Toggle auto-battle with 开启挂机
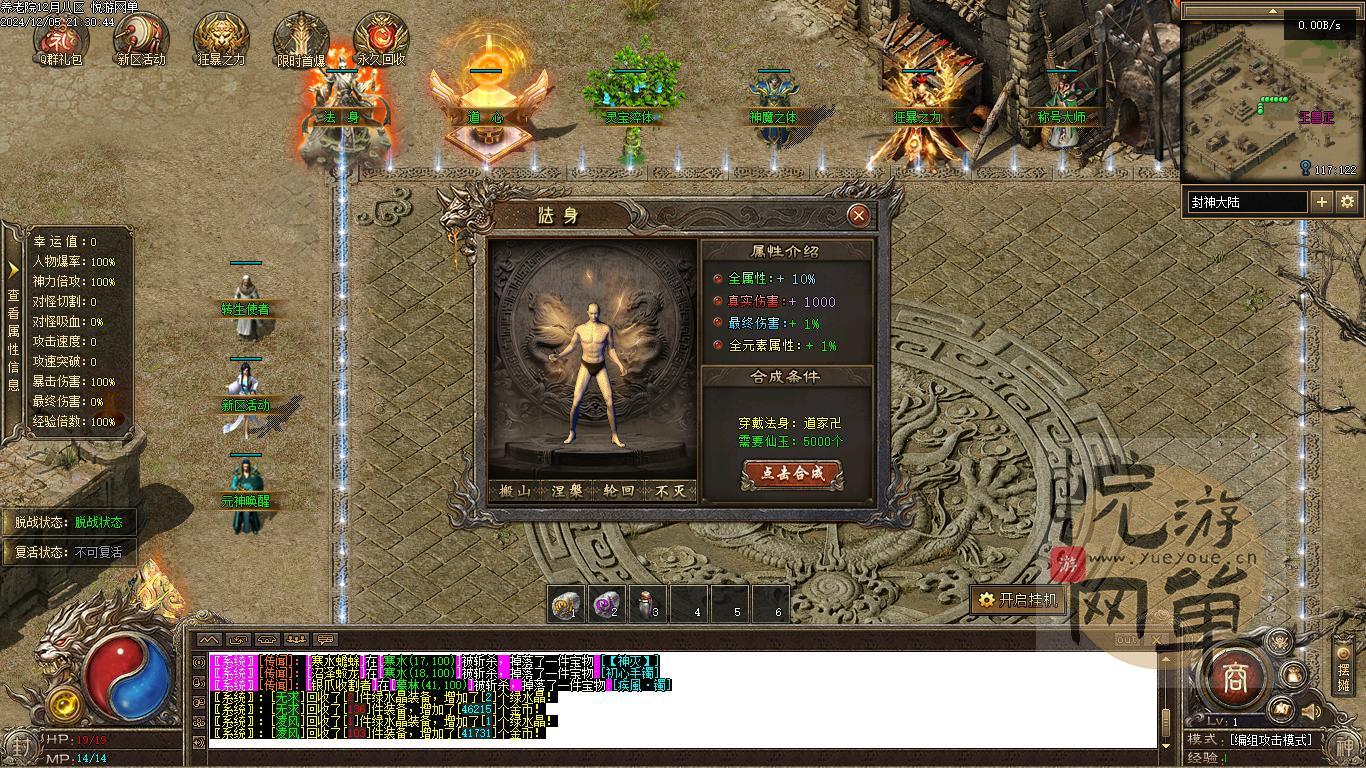 (x=1017, y=600)
